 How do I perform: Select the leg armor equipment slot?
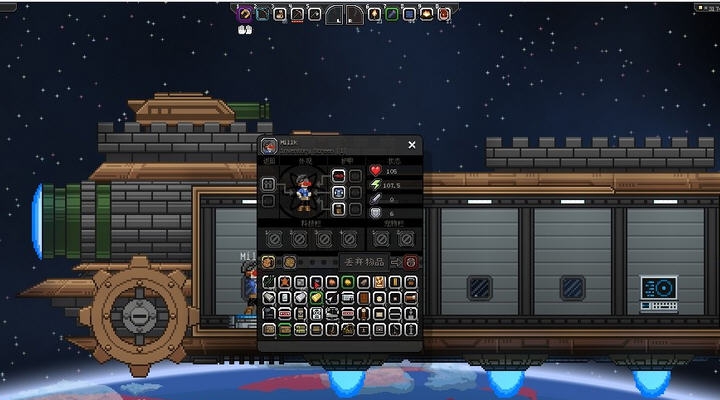(338, 209)
